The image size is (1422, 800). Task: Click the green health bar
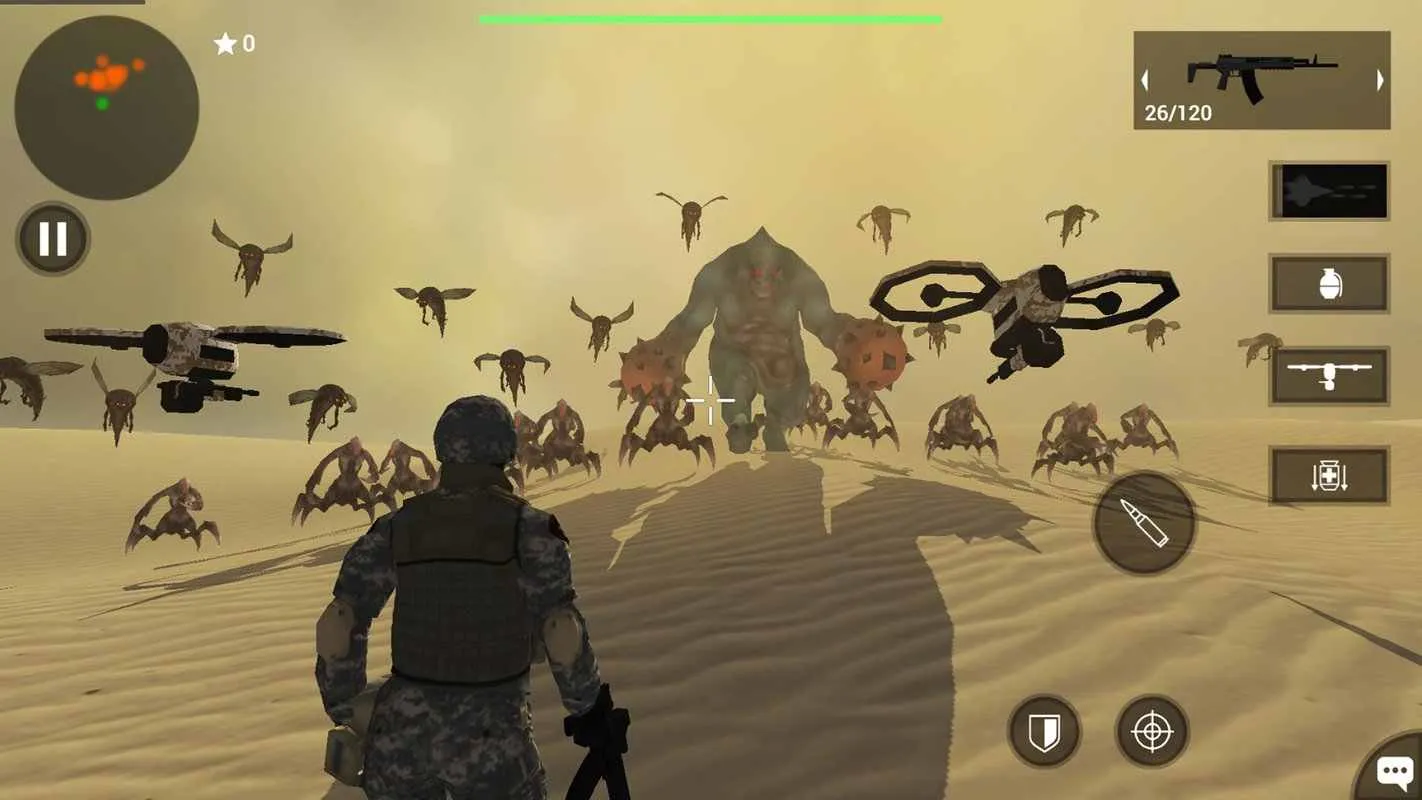(710, 17)
